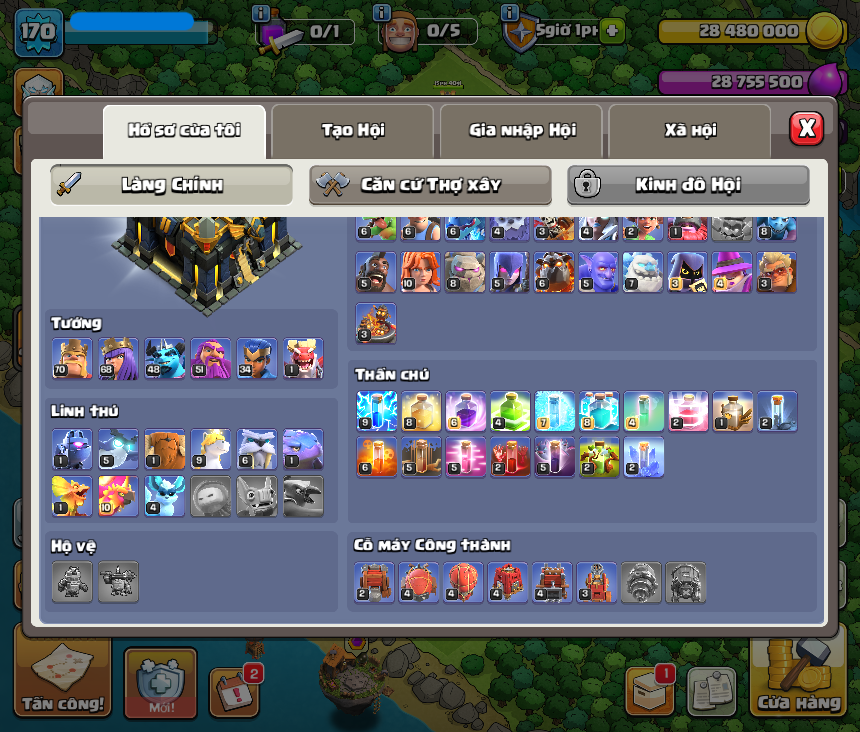Image resolution: width=860 pixels, height=732 pixels.
Task: Open the locked Kinh đô Hội view
Action: pos(688,185)
